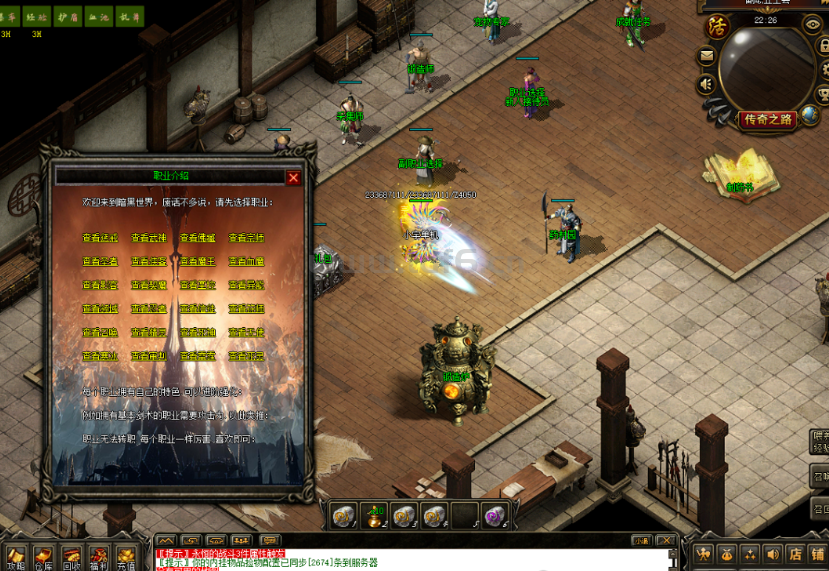Click the 活 activity icon beside minimap
The width and height of the screenshot is (829, 571).
coord(716,26)
